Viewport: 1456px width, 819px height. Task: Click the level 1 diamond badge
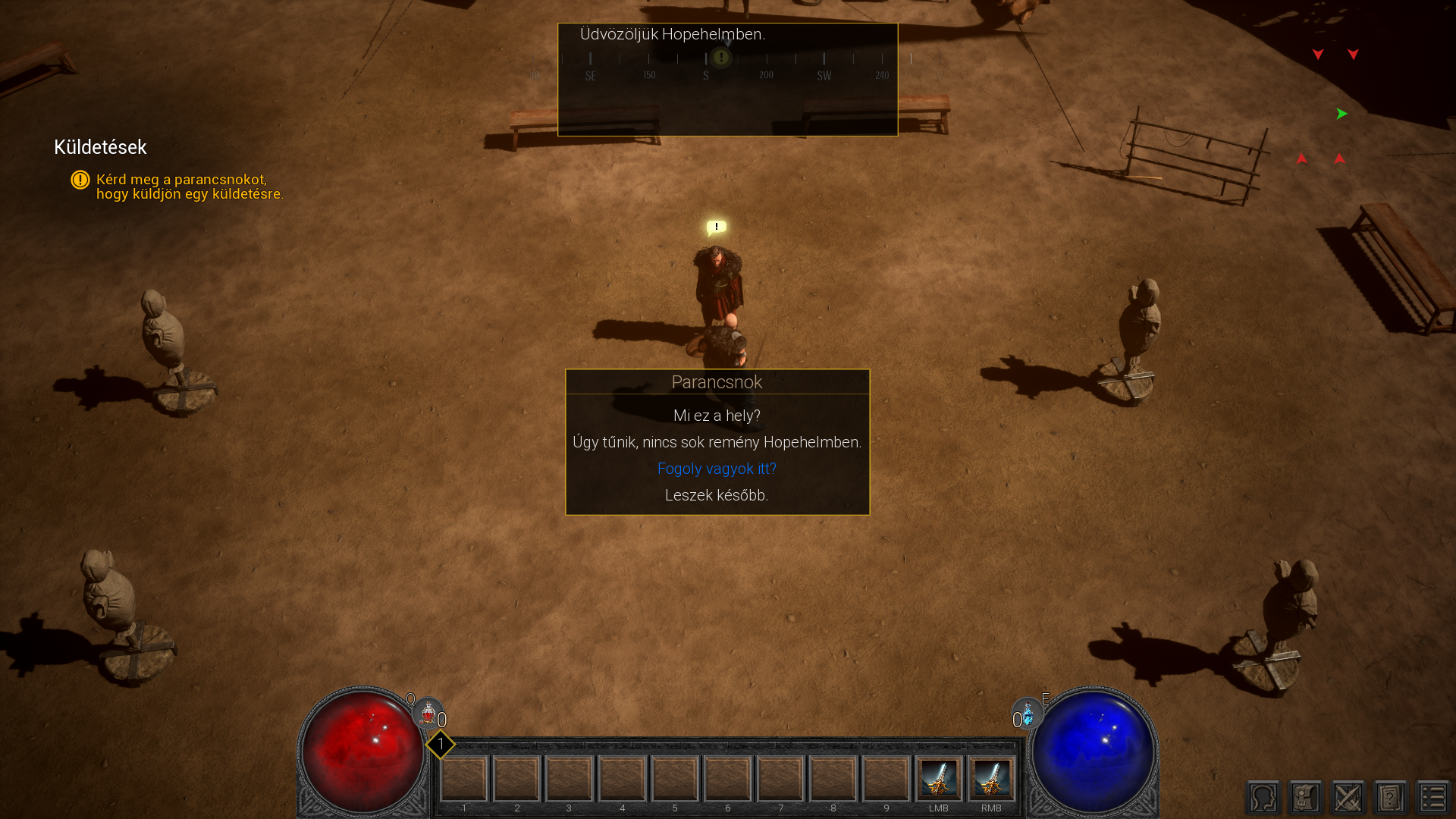tap(440, 744)
